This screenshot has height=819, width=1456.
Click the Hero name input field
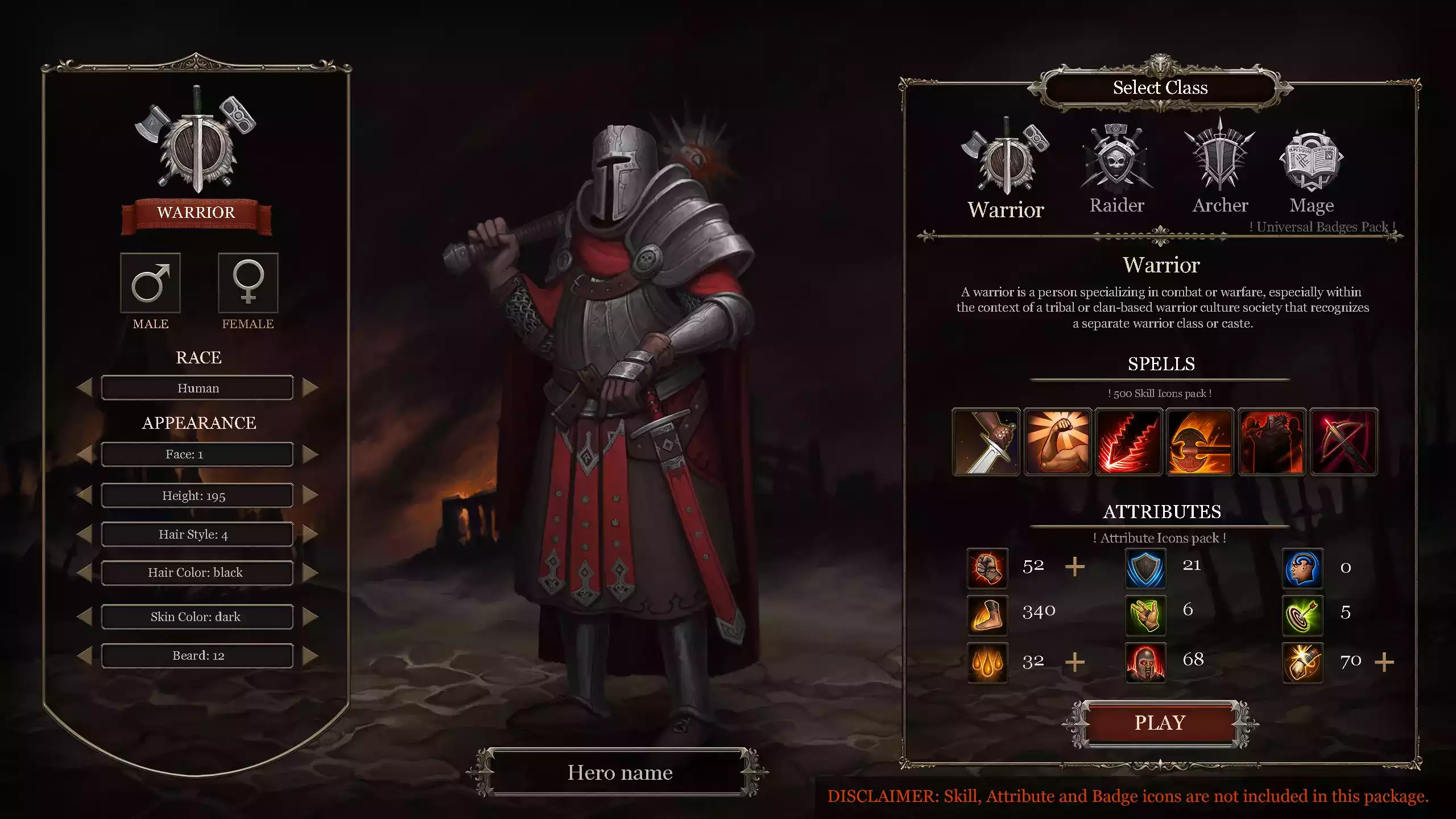click(x=619, y=772)
